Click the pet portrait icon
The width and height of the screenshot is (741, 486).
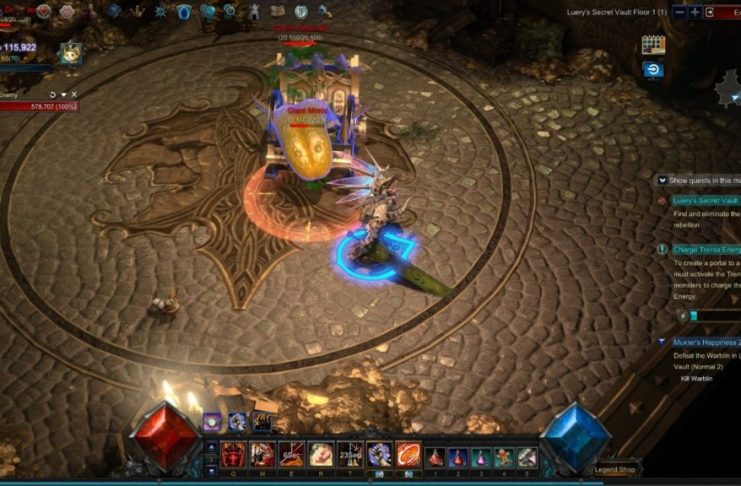click(x=69, y=53)
